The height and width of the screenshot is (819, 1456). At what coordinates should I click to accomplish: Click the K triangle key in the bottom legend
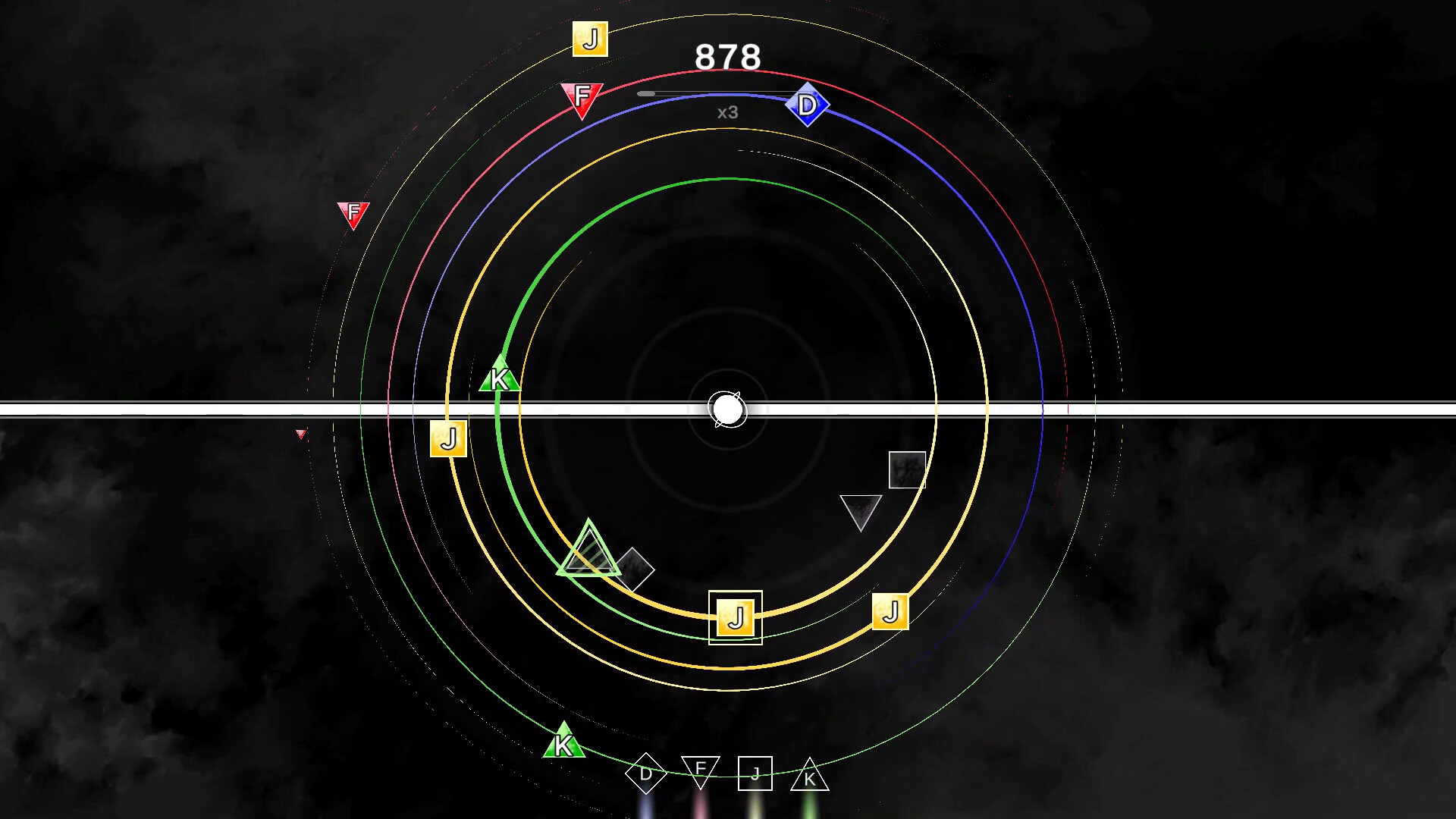pyautogui.click(x=811, y=775)
